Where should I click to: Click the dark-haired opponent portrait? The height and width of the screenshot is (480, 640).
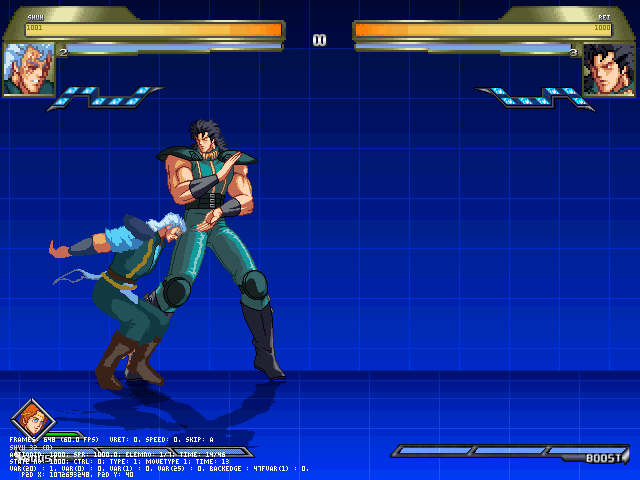click(609, 69)
